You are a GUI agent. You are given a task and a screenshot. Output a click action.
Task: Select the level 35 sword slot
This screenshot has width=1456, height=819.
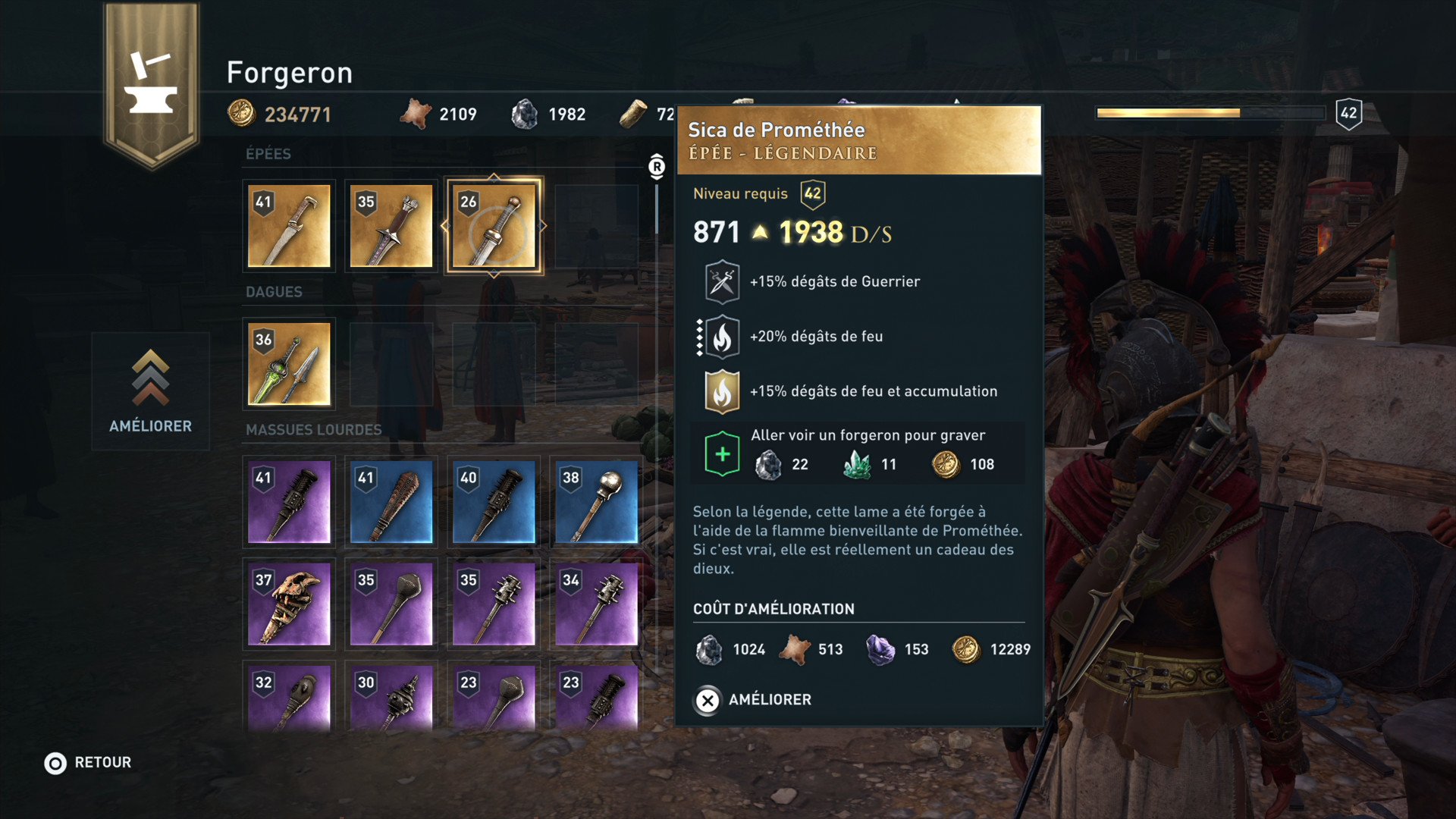click(x=391, y=226)
